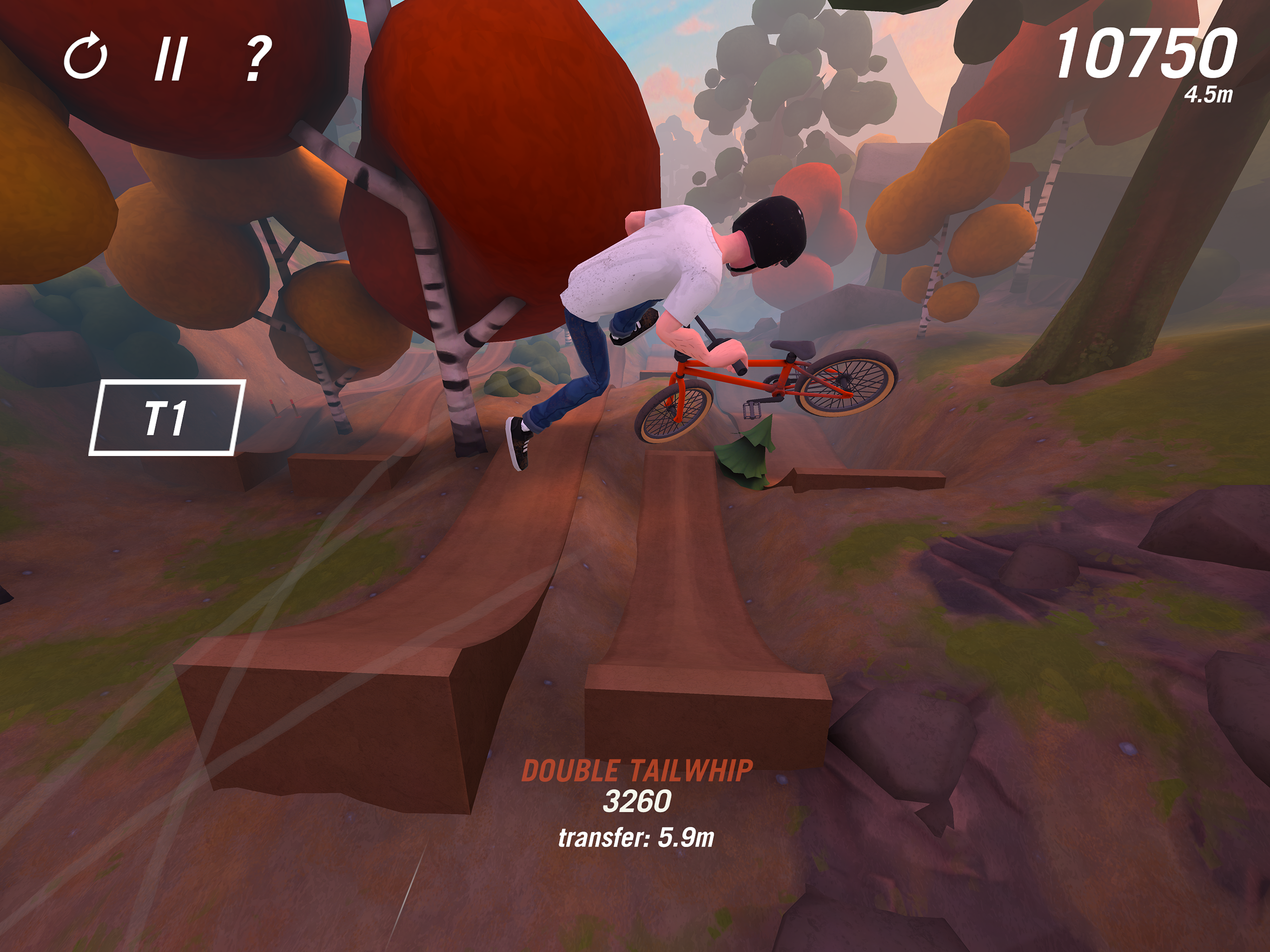1270x952 pixels.
Task: Pause the game
Action: pos(171,59)
